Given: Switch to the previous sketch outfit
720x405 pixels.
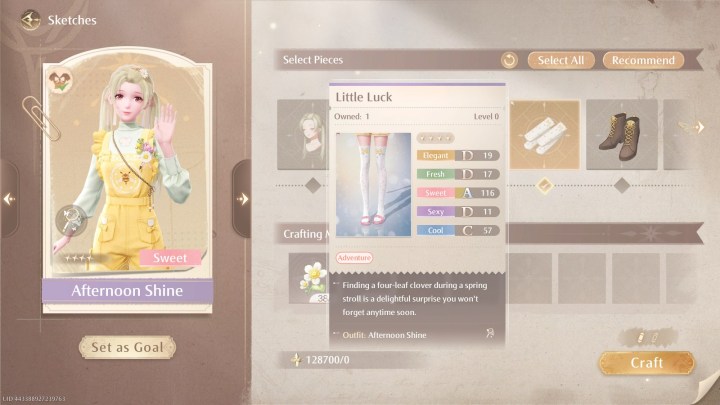Looking at the screenshot, I should [x=10, y=199].
